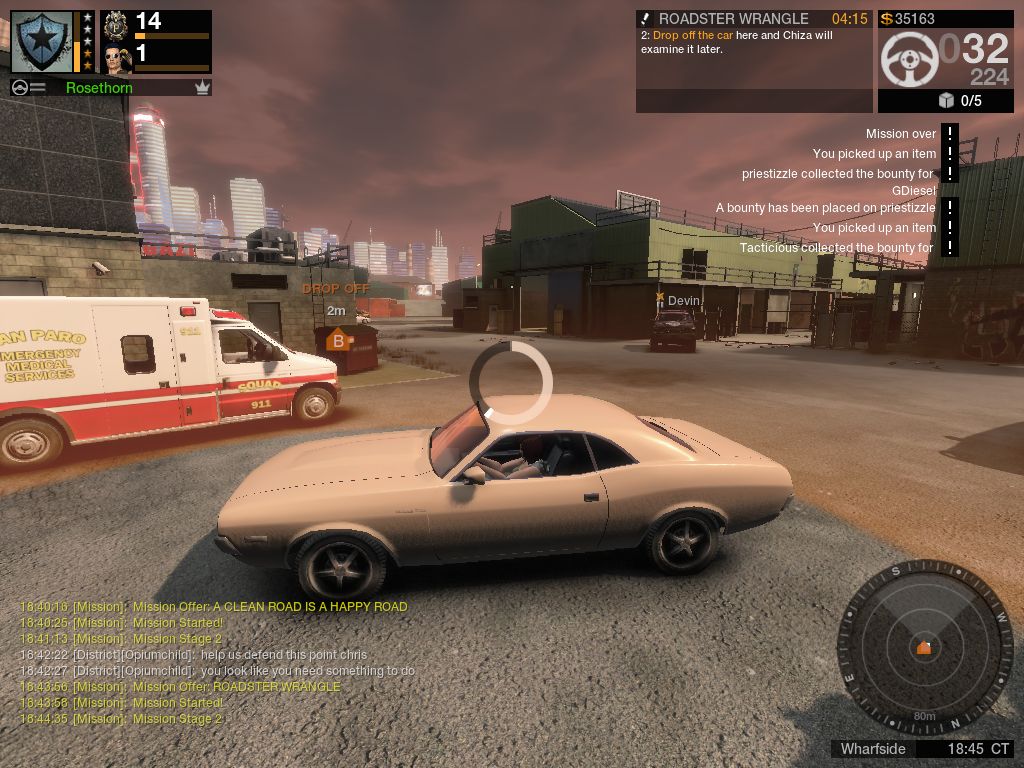
Task: Open the circular radar minimap
Action: click(x=924, y=647)
